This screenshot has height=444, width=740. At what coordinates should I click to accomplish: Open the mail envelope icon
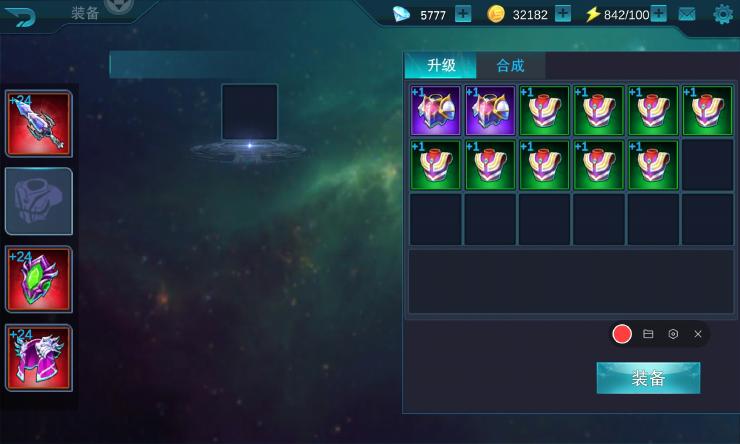click(687, 14)
